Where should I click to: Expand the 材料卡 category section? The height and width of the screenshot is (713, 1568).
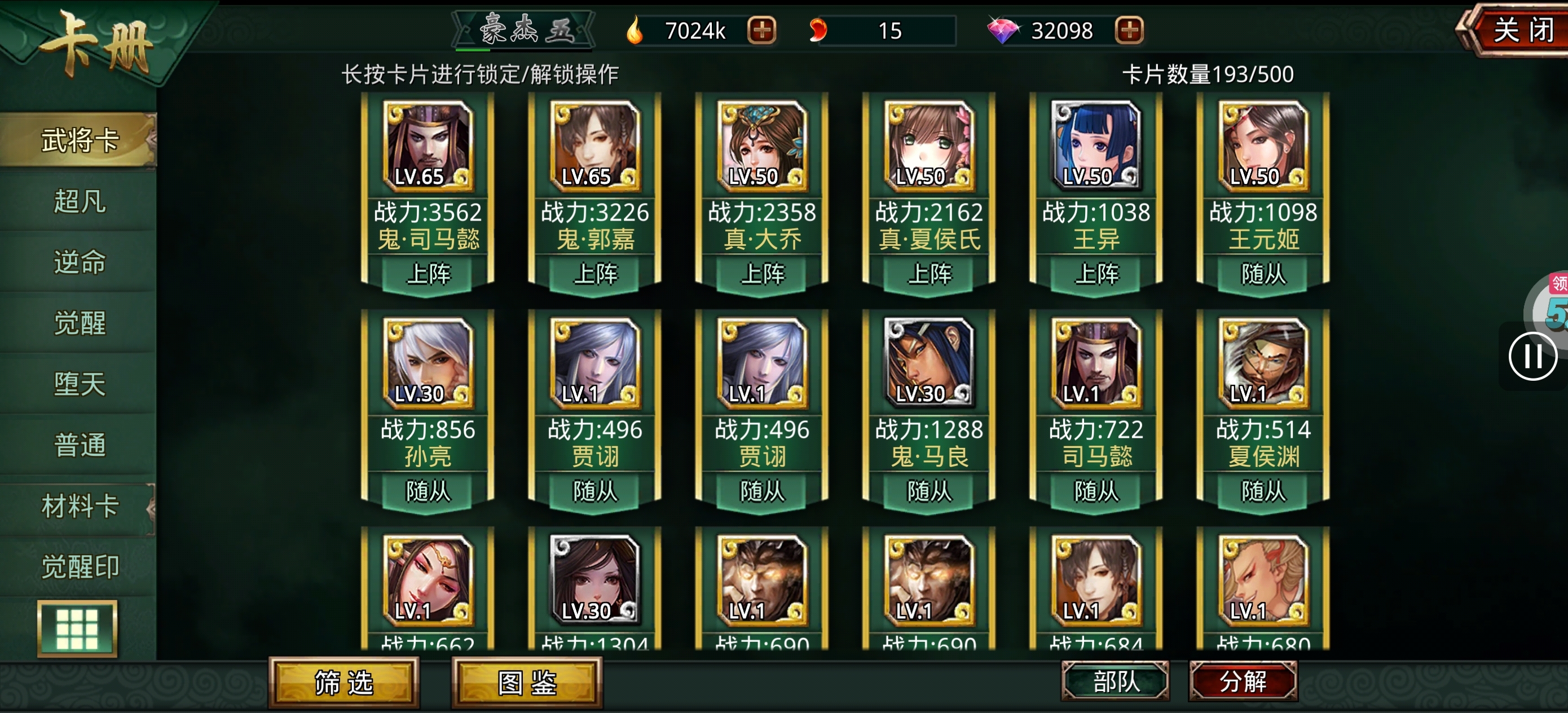(x=79, y=505)
